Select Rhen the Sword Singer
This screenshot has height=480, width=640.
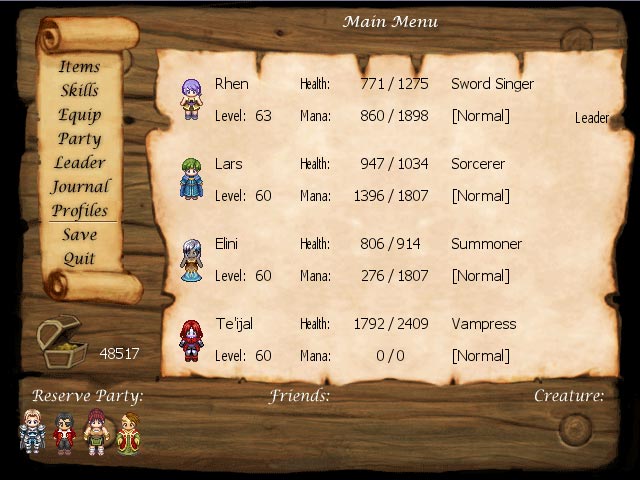(x=191, y=100)
